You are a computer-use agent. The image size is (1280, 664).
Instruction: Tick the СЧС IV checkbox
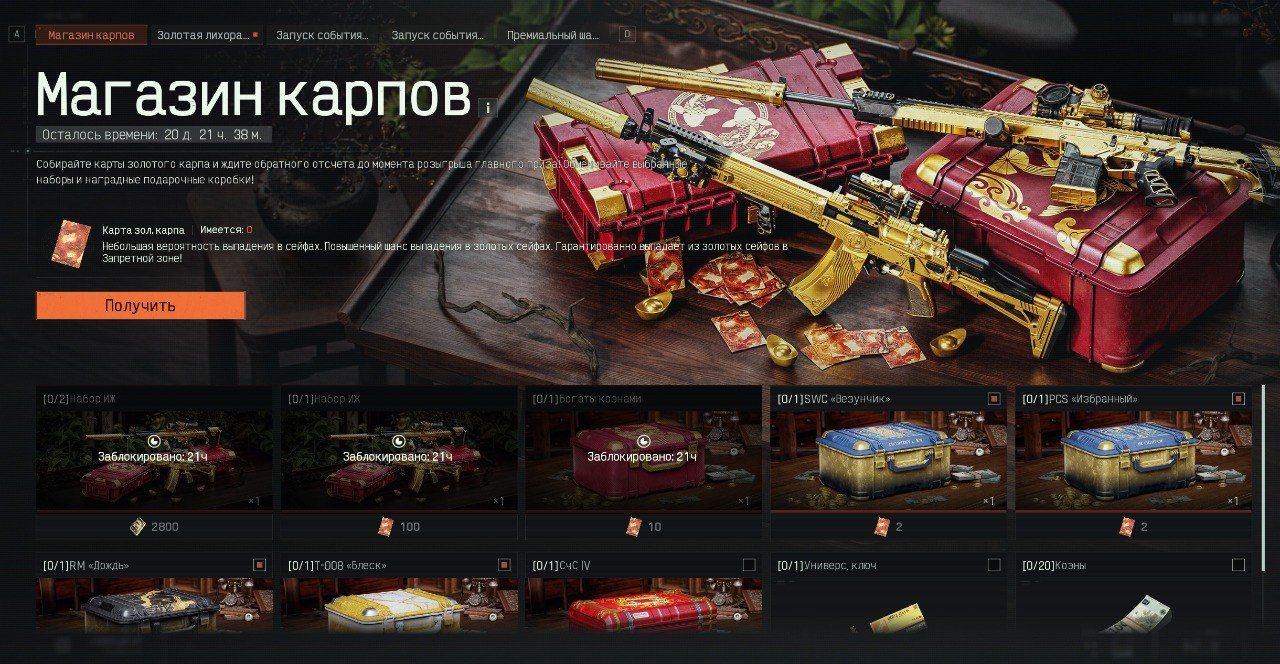tap(749, 565)
